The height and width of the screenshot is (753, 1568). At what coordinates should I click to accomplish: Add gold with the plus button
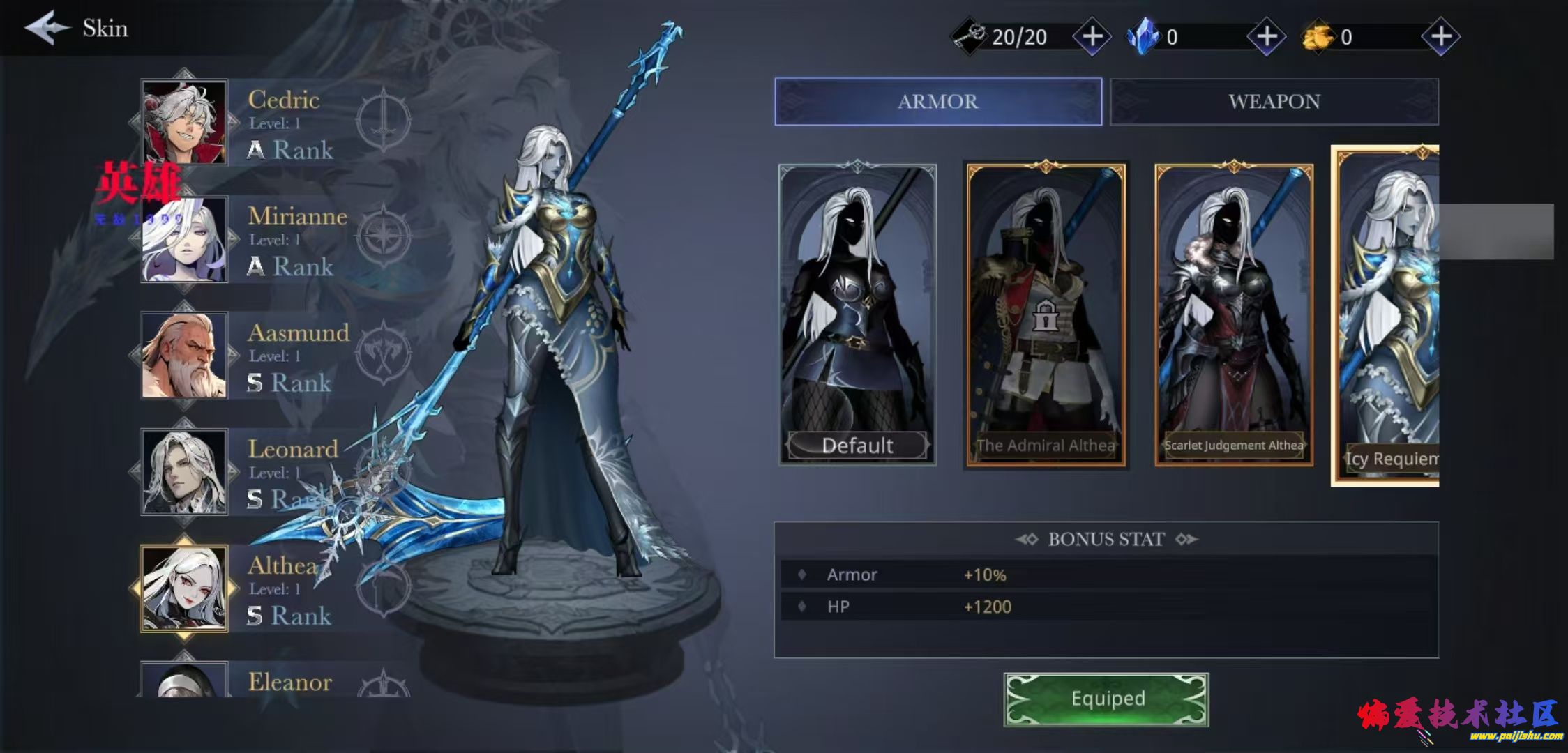[x=1440, y=36]
